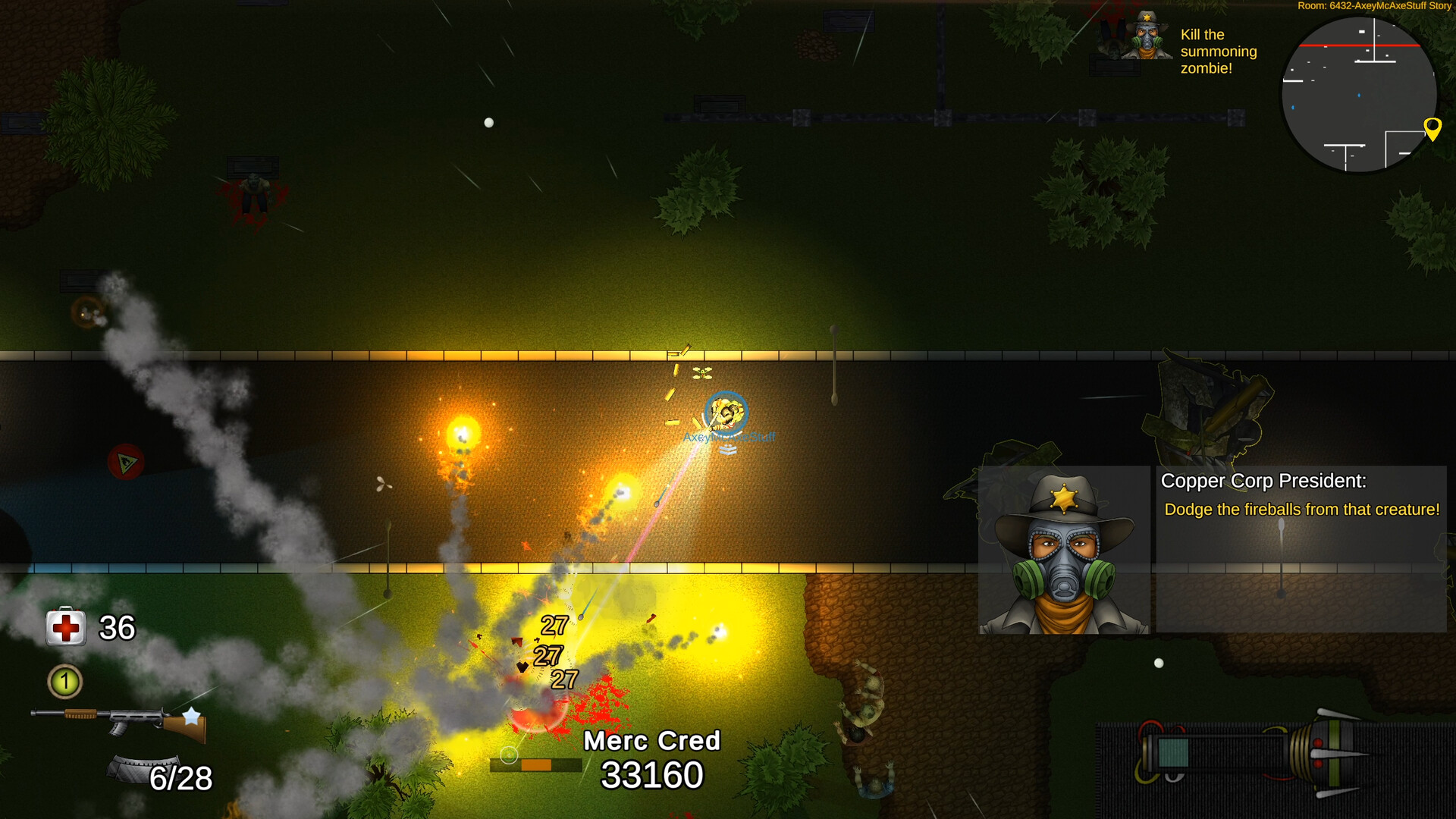Select the grenade icon with count 1
The width and height of the screenshot is (1456, 819).
(x=64, y=682)
